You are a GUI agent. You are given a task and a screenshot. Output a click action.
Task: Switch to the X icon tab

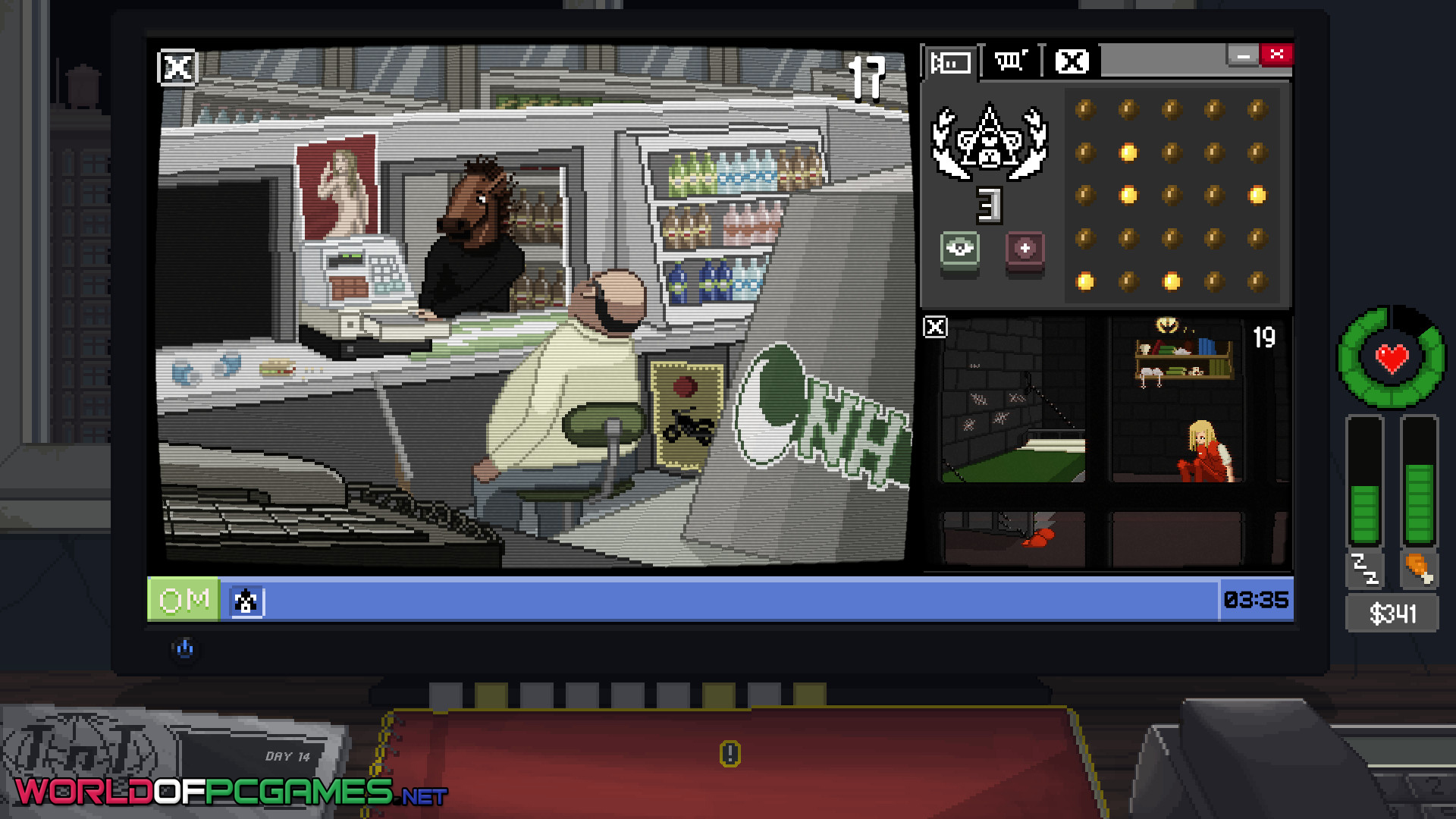1072,61
